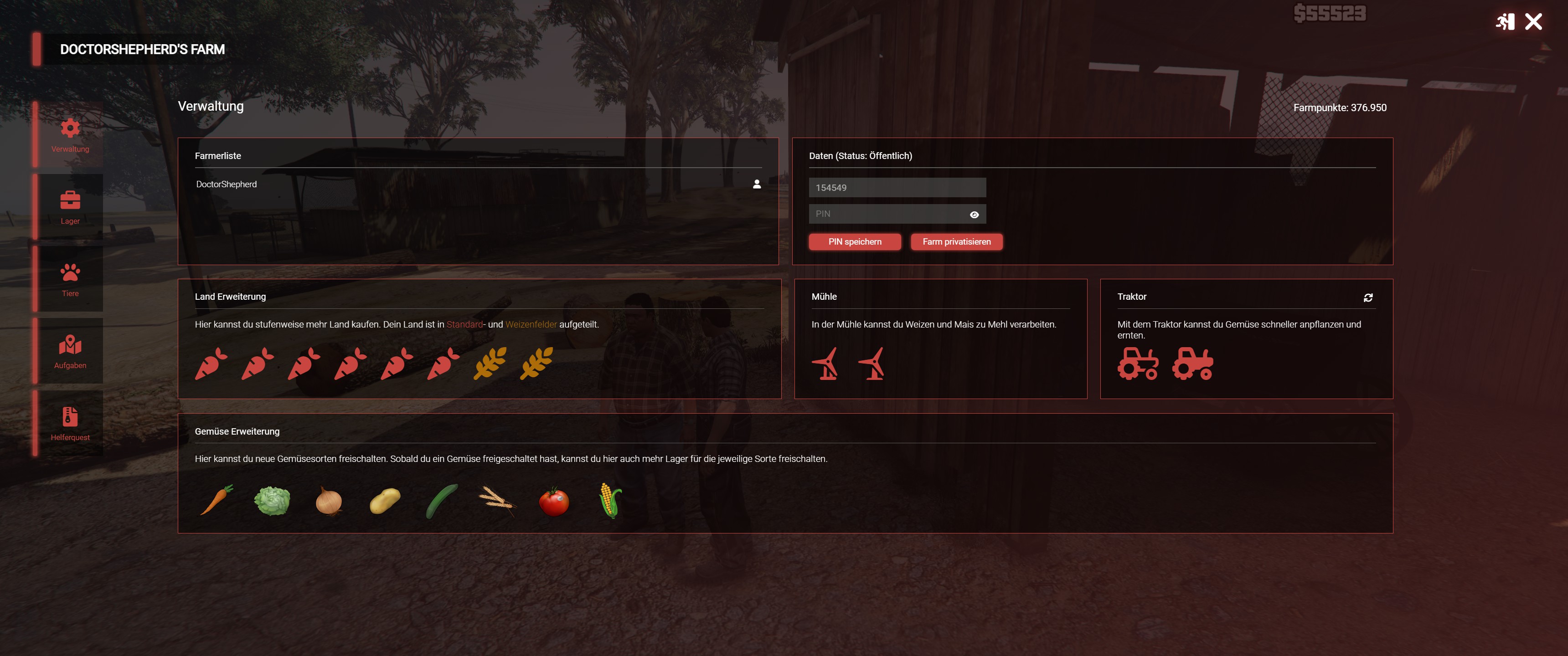Screen dimensions: 1568x656
Task: Open the Tiere section
Action: (70, 279)
